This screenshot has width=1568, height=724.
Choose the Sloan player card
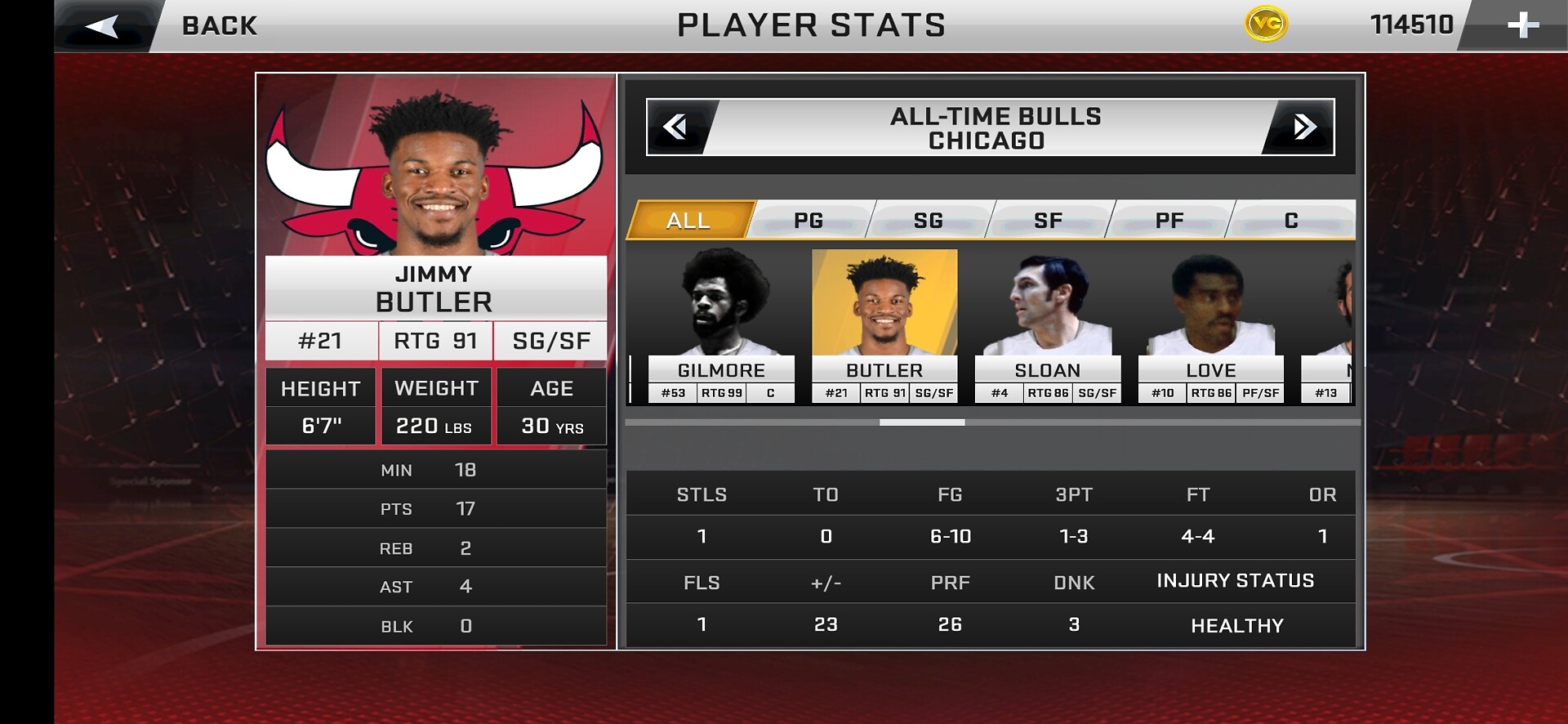pos(1048,327)
